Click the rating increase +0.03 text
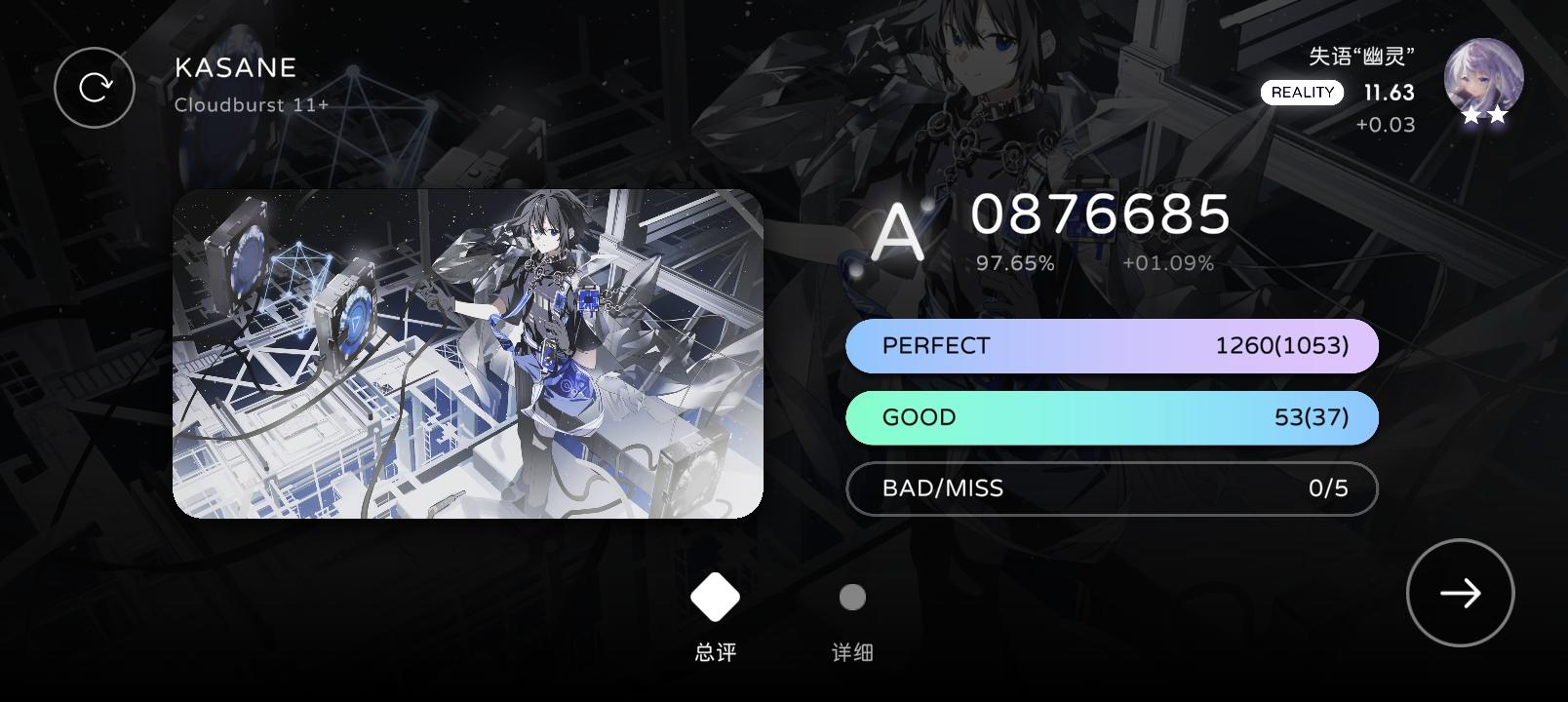The width and height of the screenshot is (1568, 702). click(1385, 124)
